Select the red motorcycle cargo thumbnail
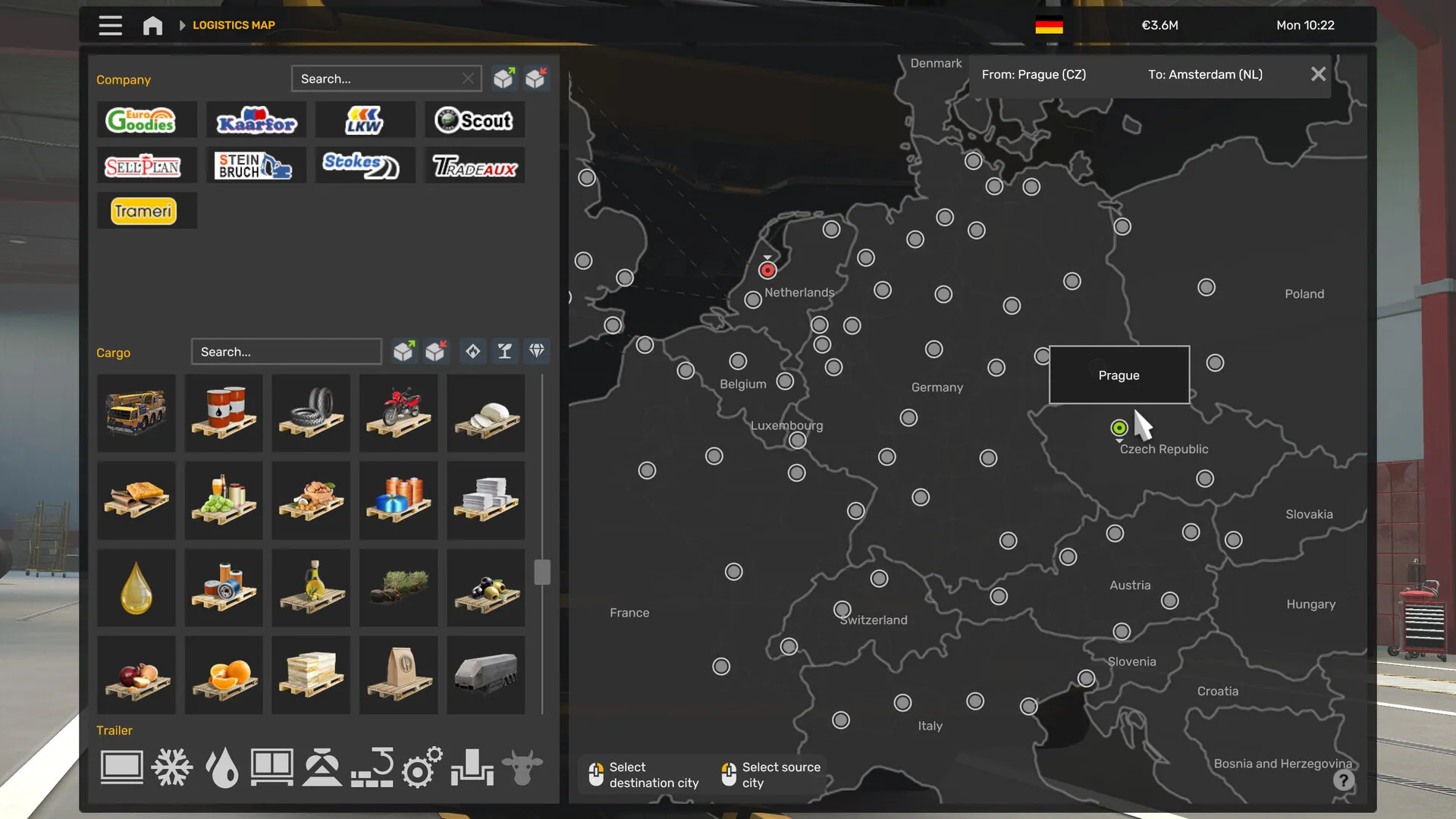 tap(398, 413)
